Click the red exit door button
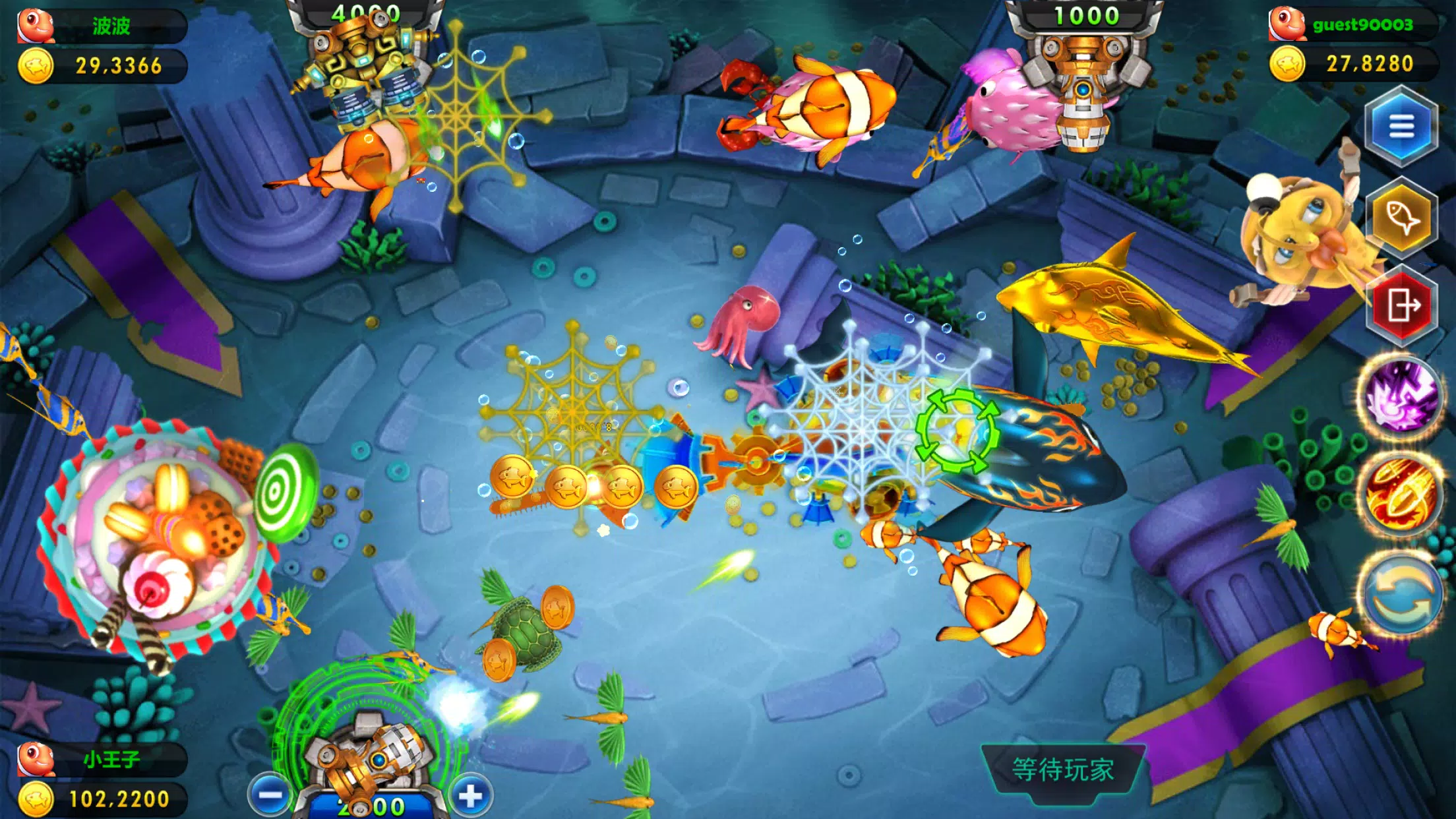This screenshot has height=819, width=1456. coord(1402,306)
